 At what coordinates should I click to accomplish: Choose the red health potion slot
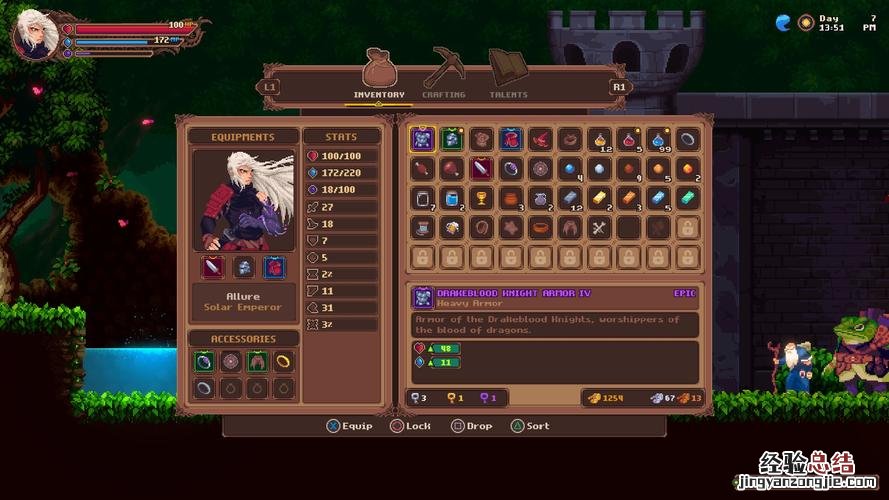pyautogui.click(x=627, y=139)
